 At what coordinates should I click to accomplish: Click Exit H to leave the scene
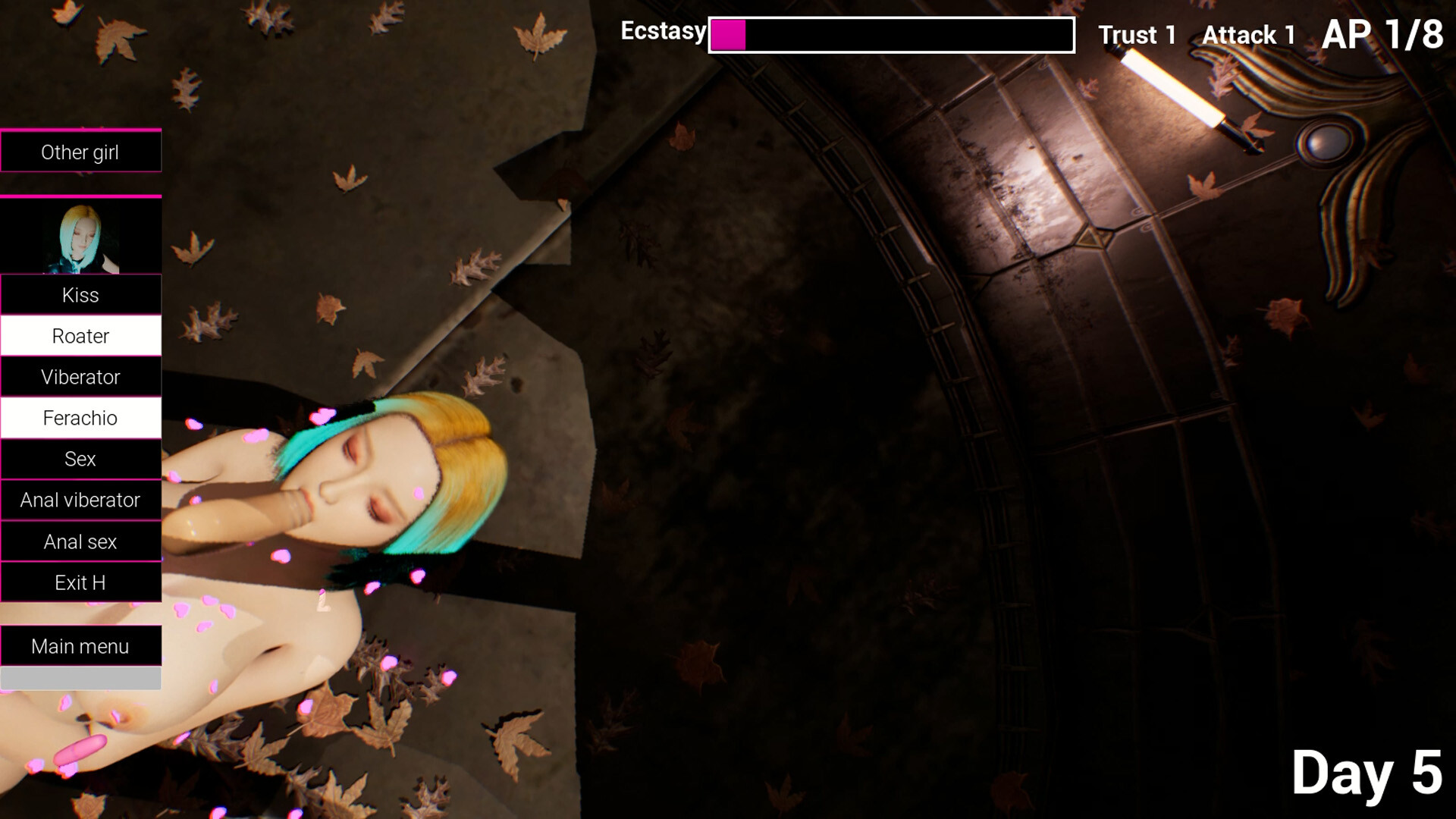tap(80, 582)
